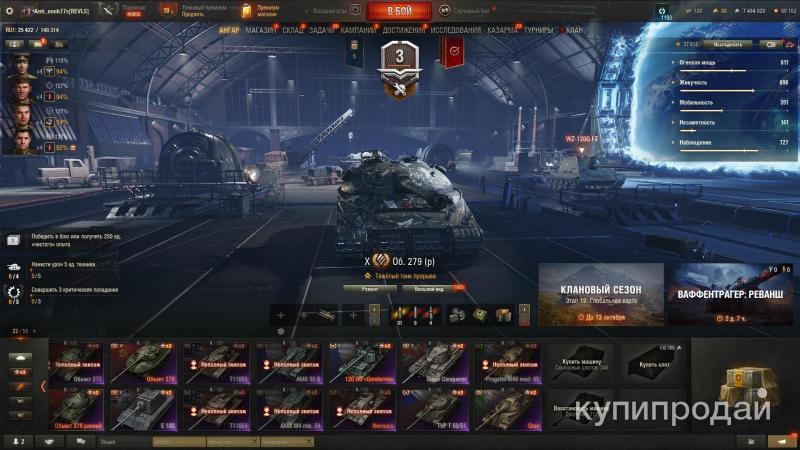Select the Super Conqueror tank in the carousel

click(434, 364)
